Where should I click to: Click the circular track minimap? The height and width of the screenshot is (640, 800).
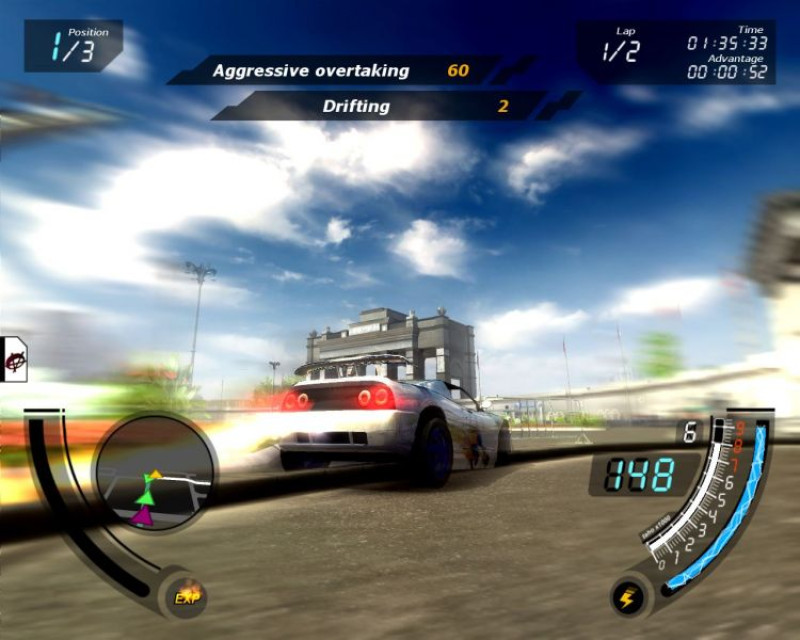click(x=155, y=473)
